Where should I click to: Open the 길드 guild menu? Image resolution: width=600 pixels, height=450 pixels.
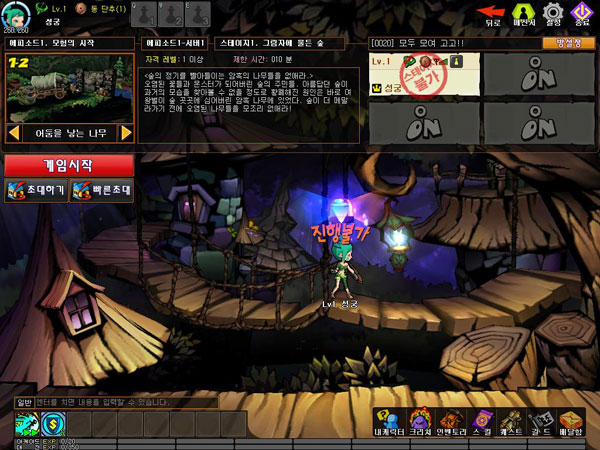[541, 421]
